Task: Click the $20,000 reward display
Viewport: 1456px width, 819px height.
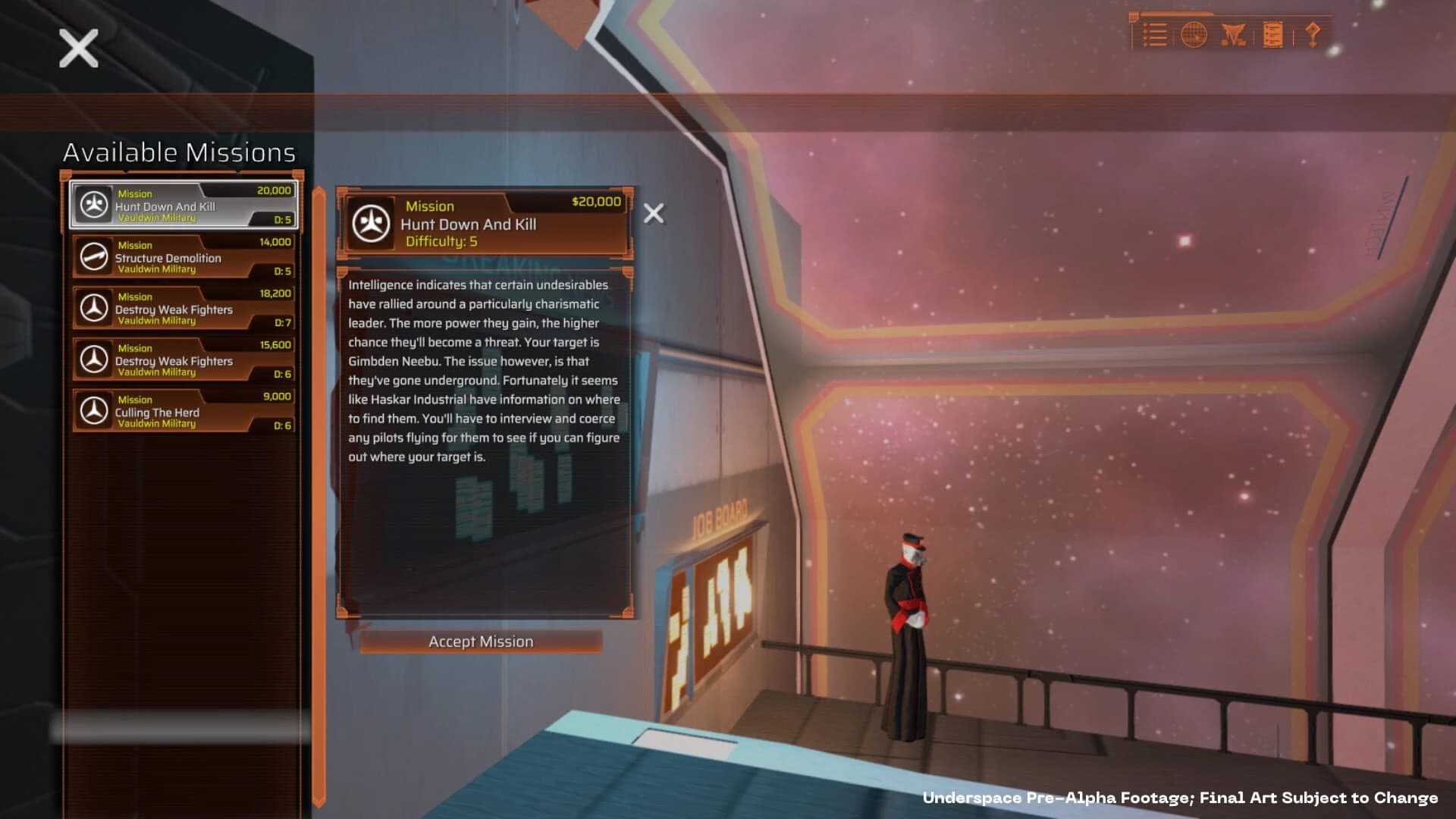Action: tap(598, 202)
